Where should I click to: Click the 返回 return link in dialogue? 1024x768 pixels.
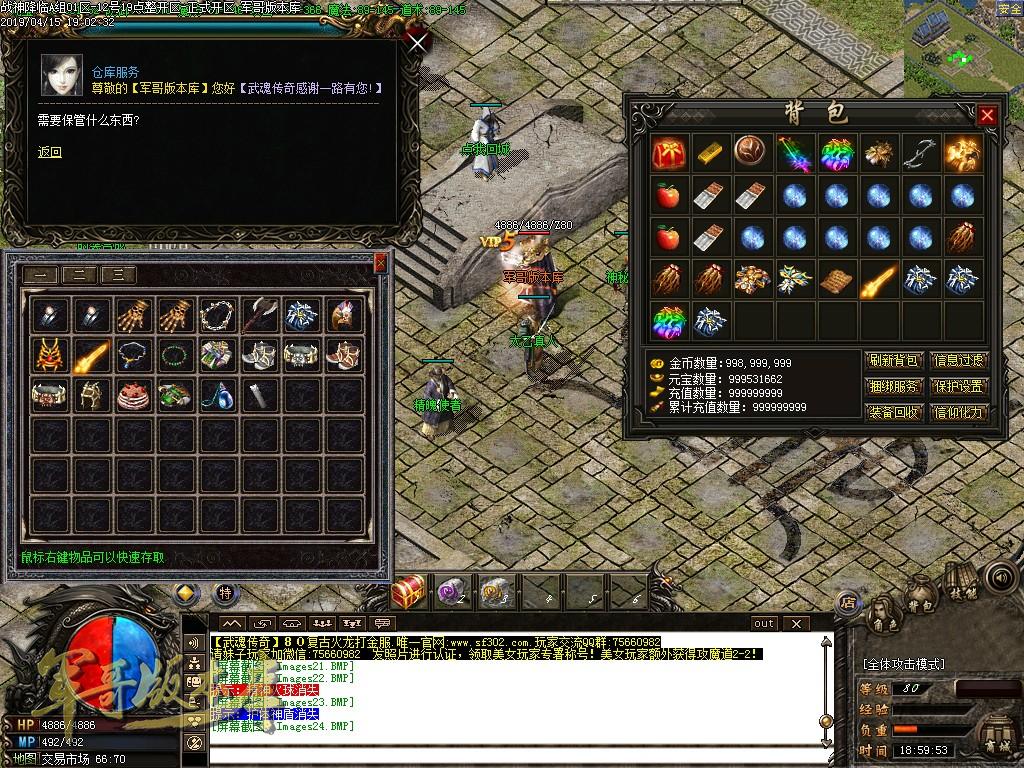[50, 152]
